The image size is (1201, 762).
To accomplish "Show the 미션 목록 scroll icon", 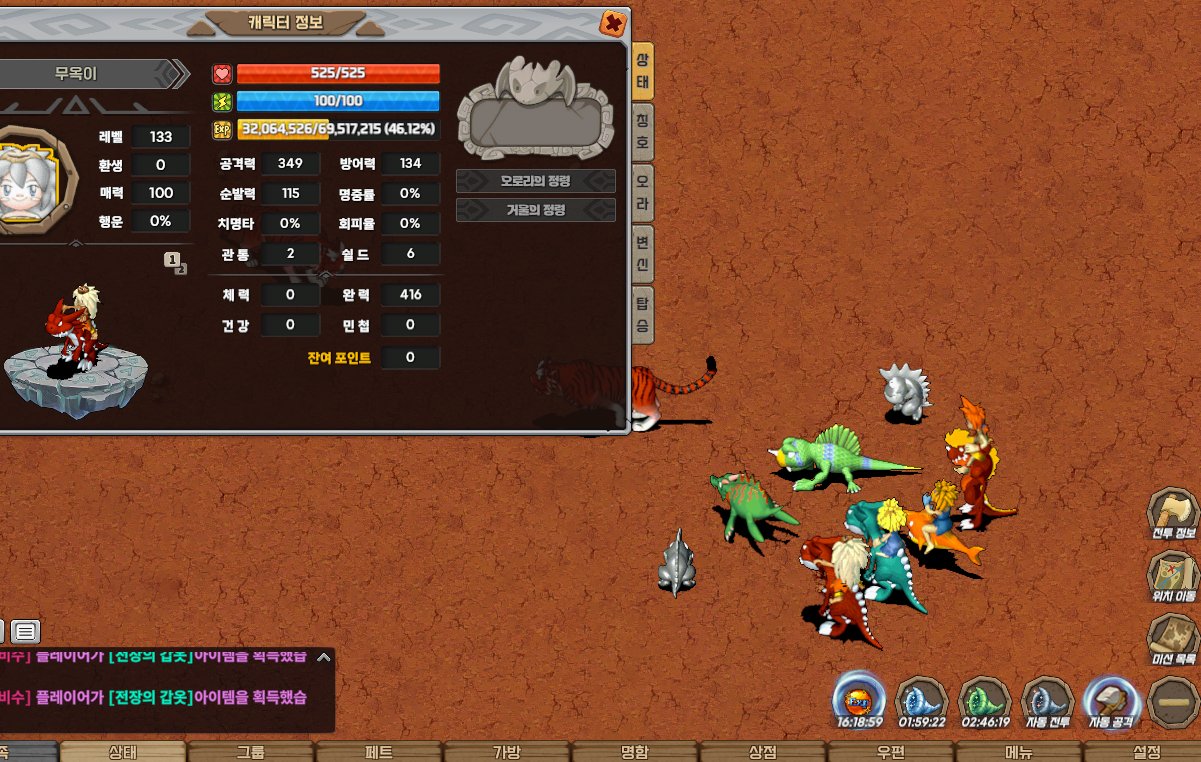I will click(1172, 641).
